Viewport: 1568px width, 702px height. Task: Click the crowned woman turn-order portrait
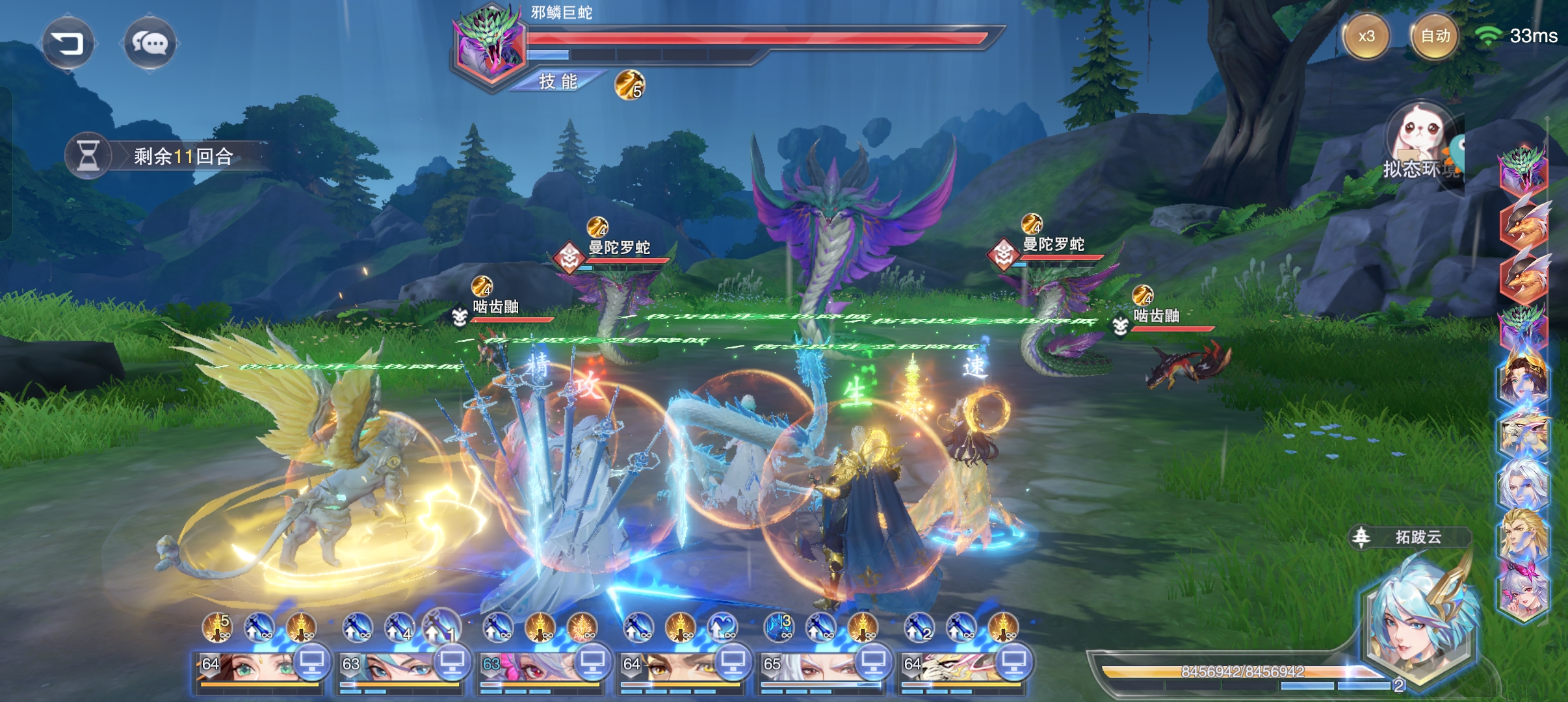pos(1524,379)
